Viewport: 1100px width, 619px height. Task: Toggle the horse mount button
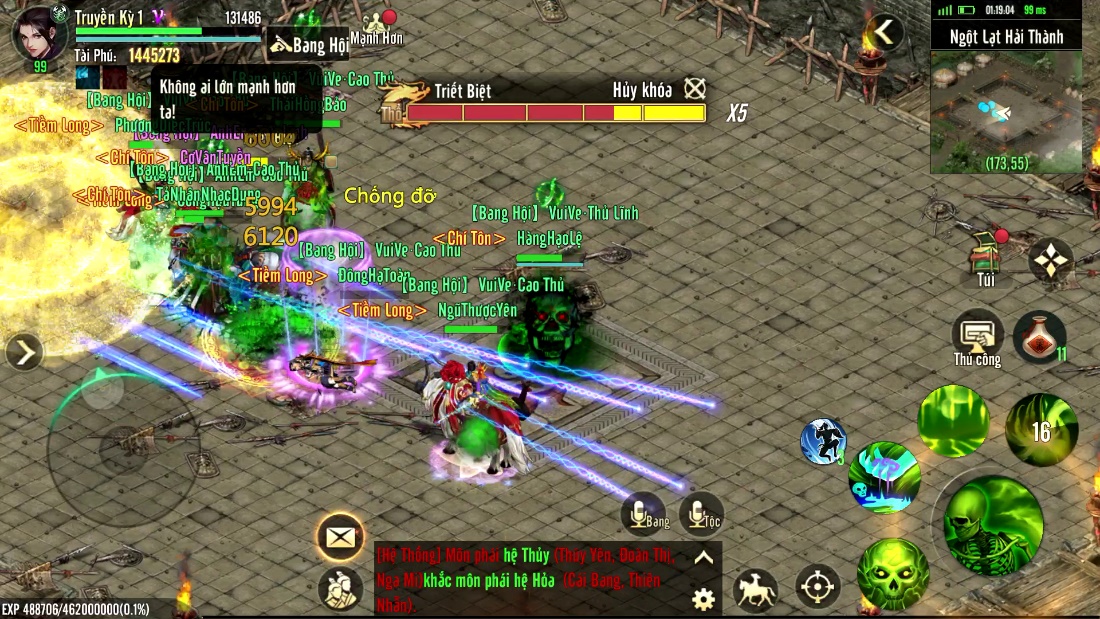click(756, 589)
